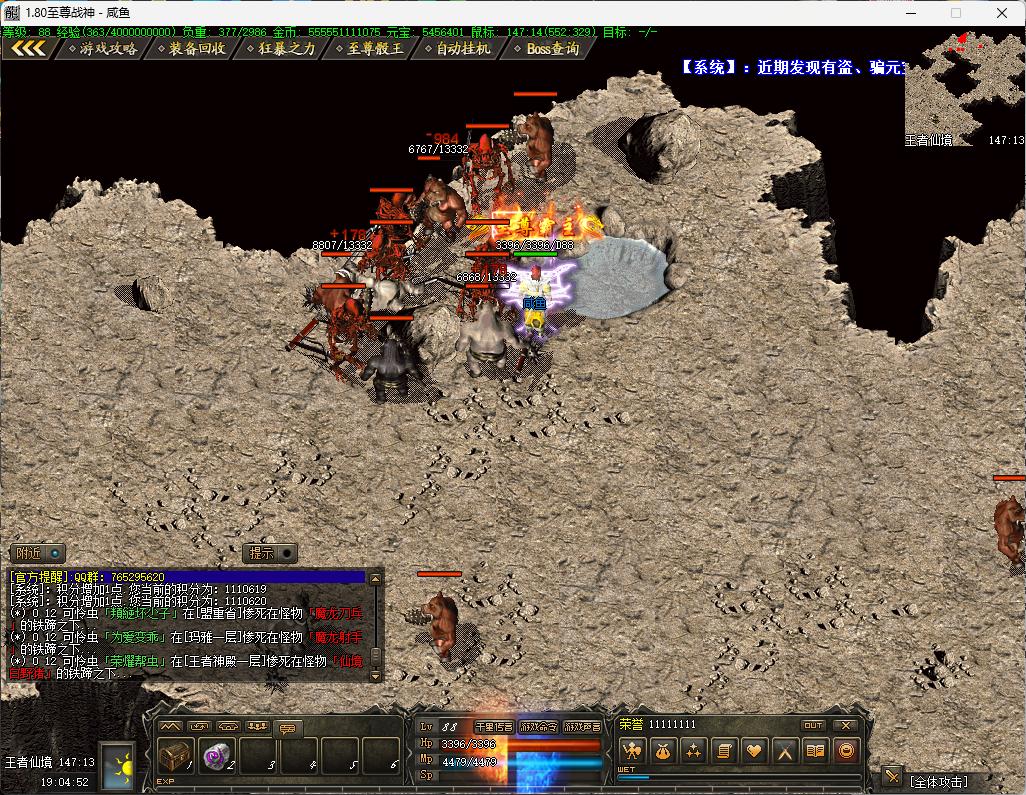
Task: Toggle the 附近 nearby chat channel
Action: click(x=38, y=553)
